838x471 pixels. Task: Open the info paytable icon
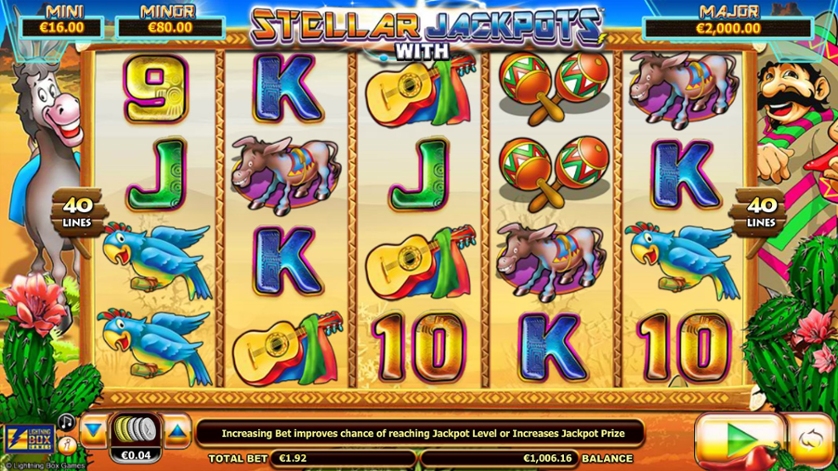[x=66, y=443]
